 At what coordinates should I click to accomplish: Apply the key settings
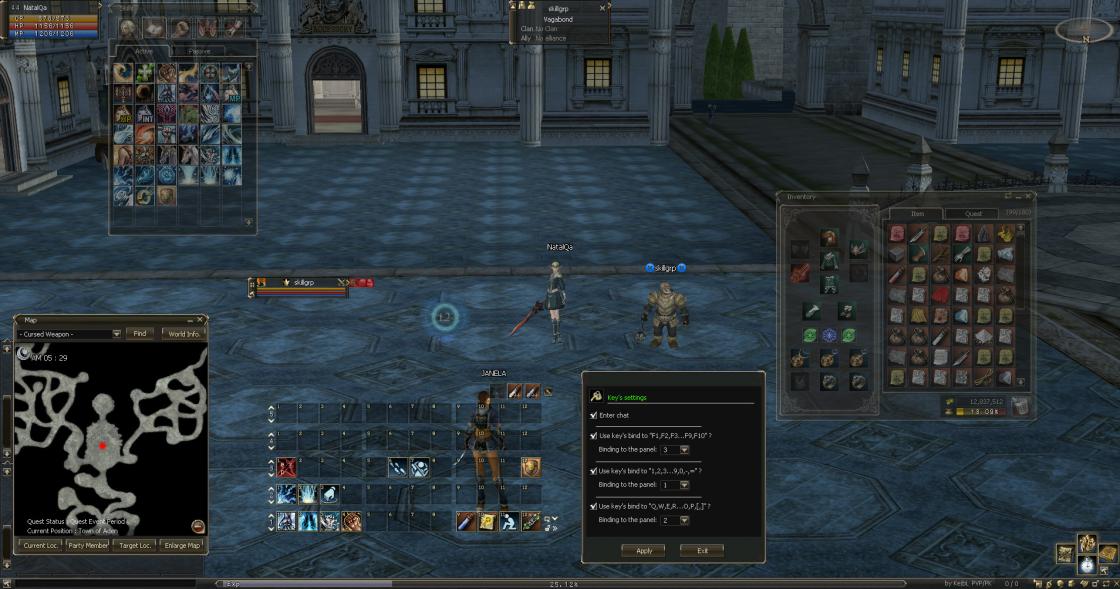coord(643,550)
